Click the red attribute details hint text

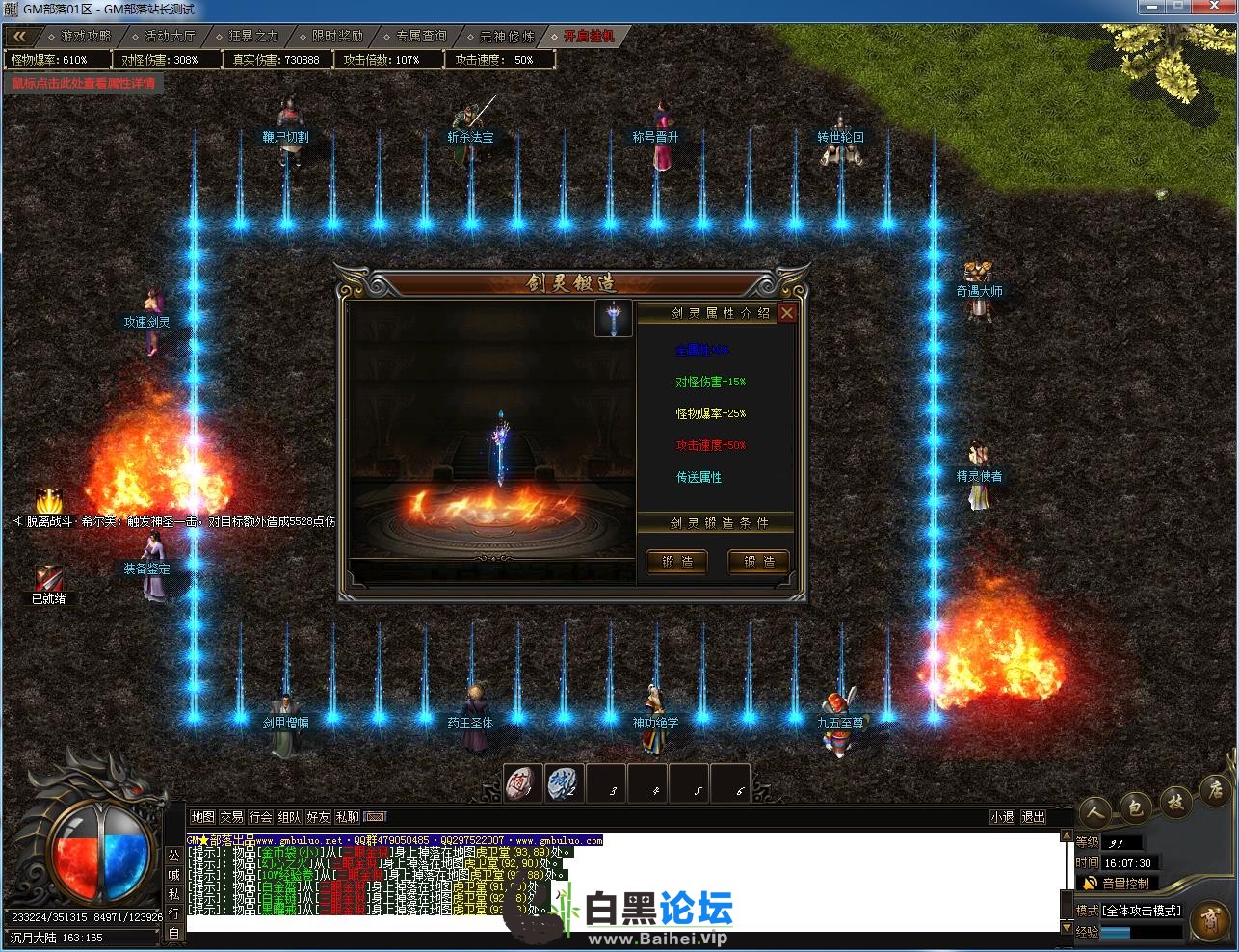point(83,83)
